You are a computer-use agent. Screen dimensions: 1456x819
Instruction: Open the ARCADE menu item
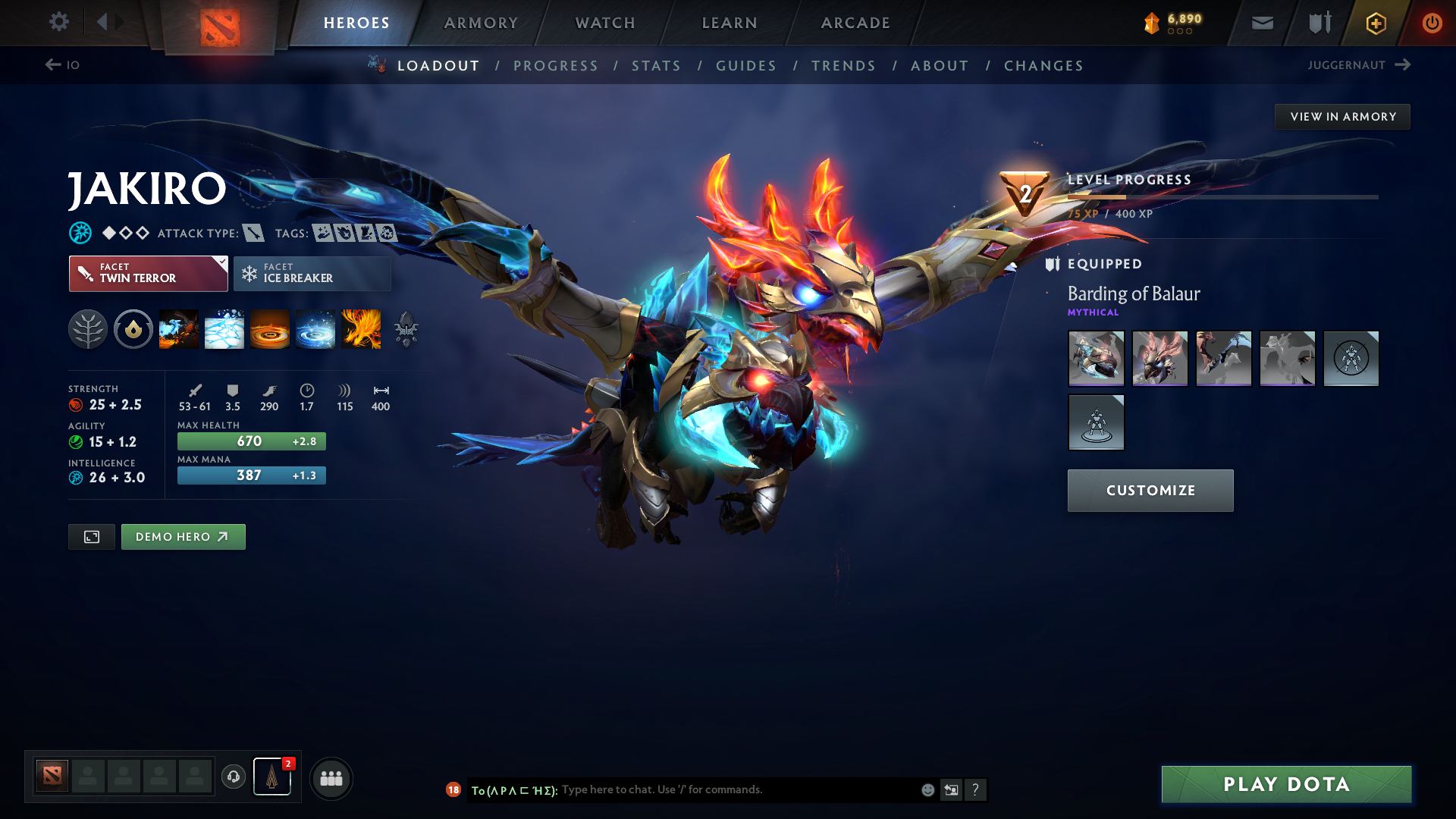tap(855, 23)
